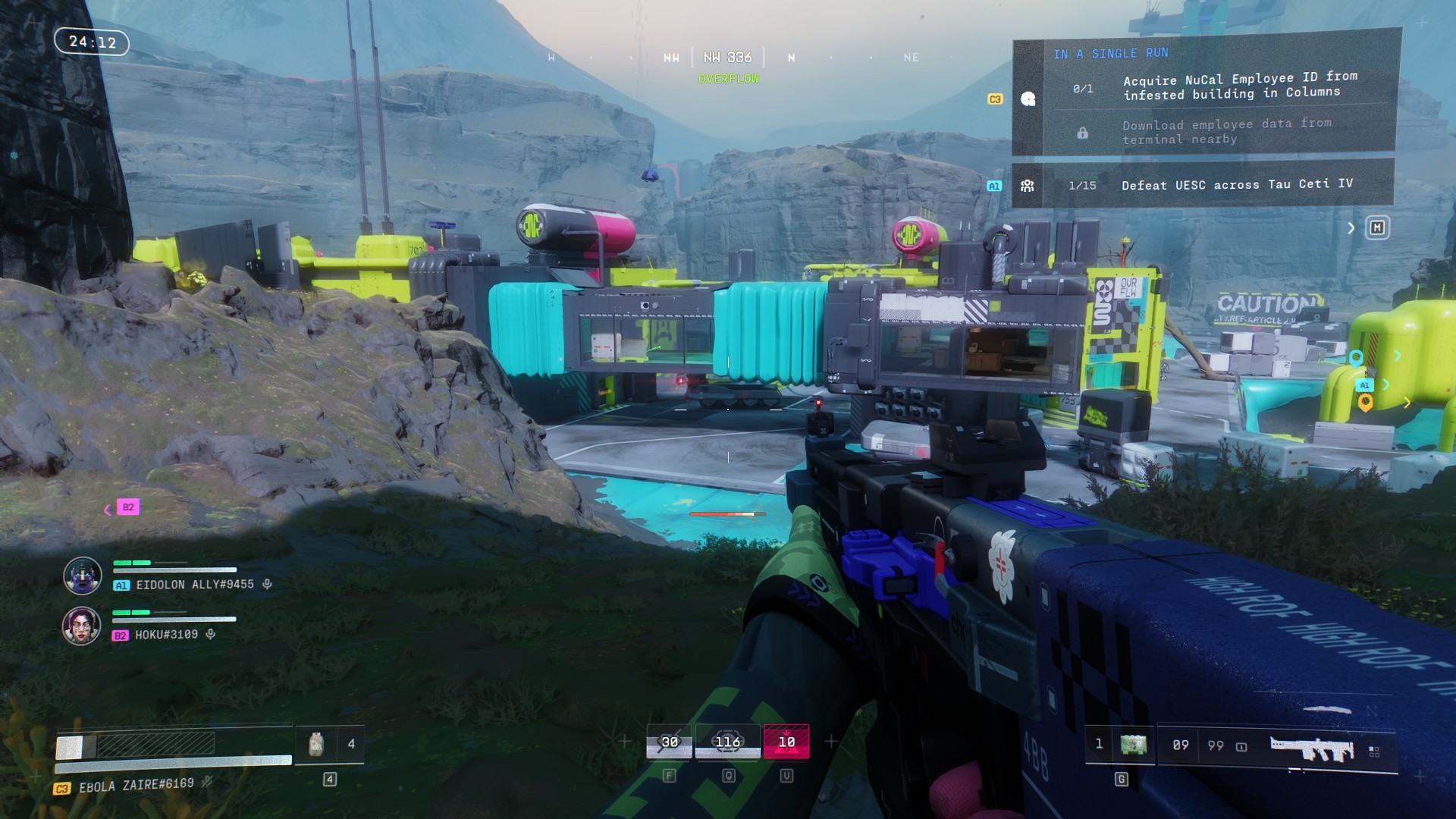Click the locked download employee data objective
The image size is (1456, 819).
tap(1225, 131)
